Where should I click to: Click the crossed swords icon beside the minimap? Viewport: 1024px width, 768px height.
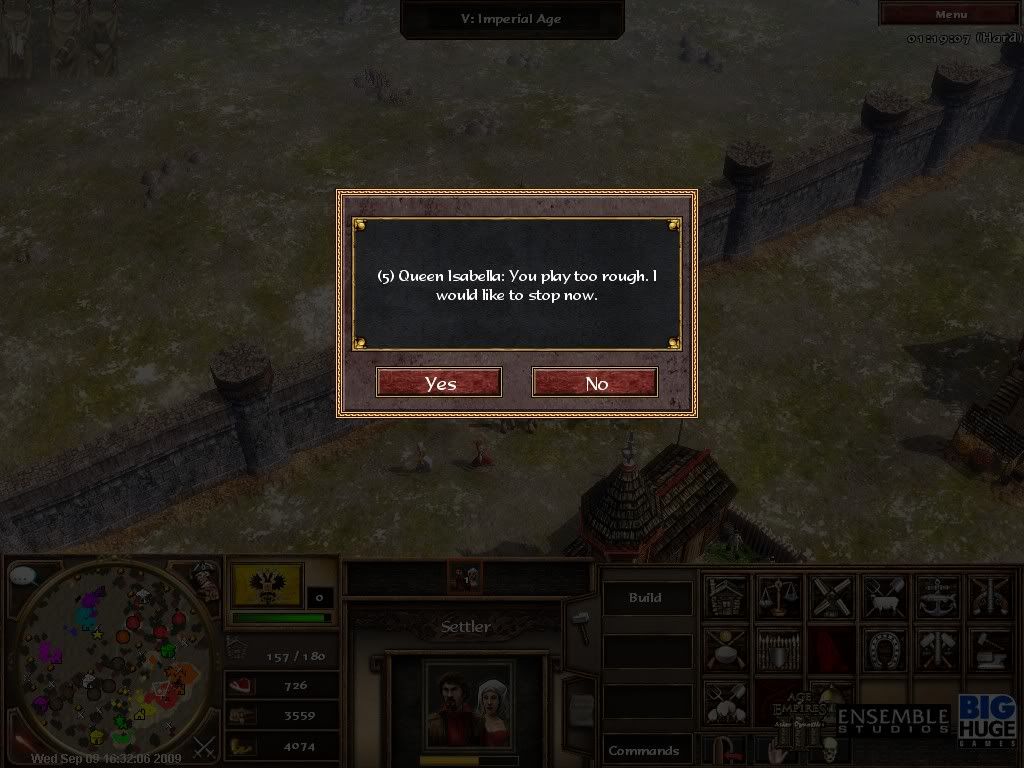[x=204, y=746]
